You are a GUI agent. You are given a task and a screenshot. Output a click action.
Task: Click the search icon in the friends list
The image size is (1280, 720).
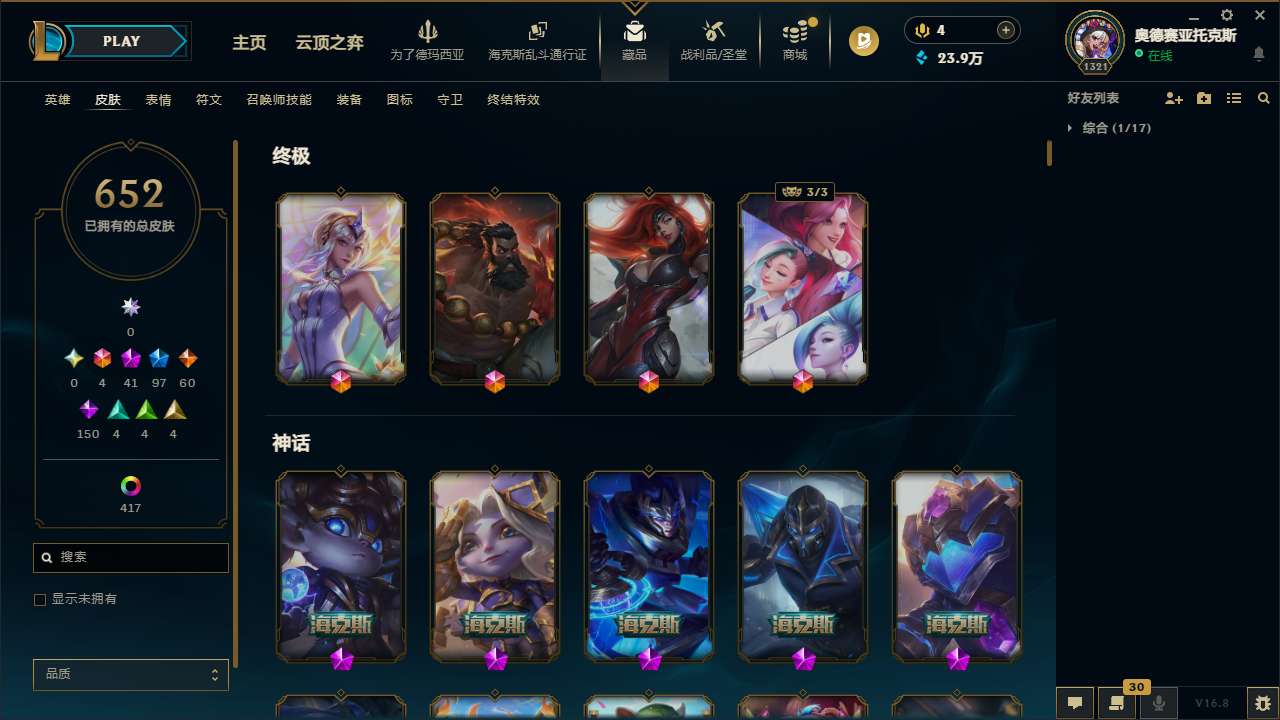1263,98
